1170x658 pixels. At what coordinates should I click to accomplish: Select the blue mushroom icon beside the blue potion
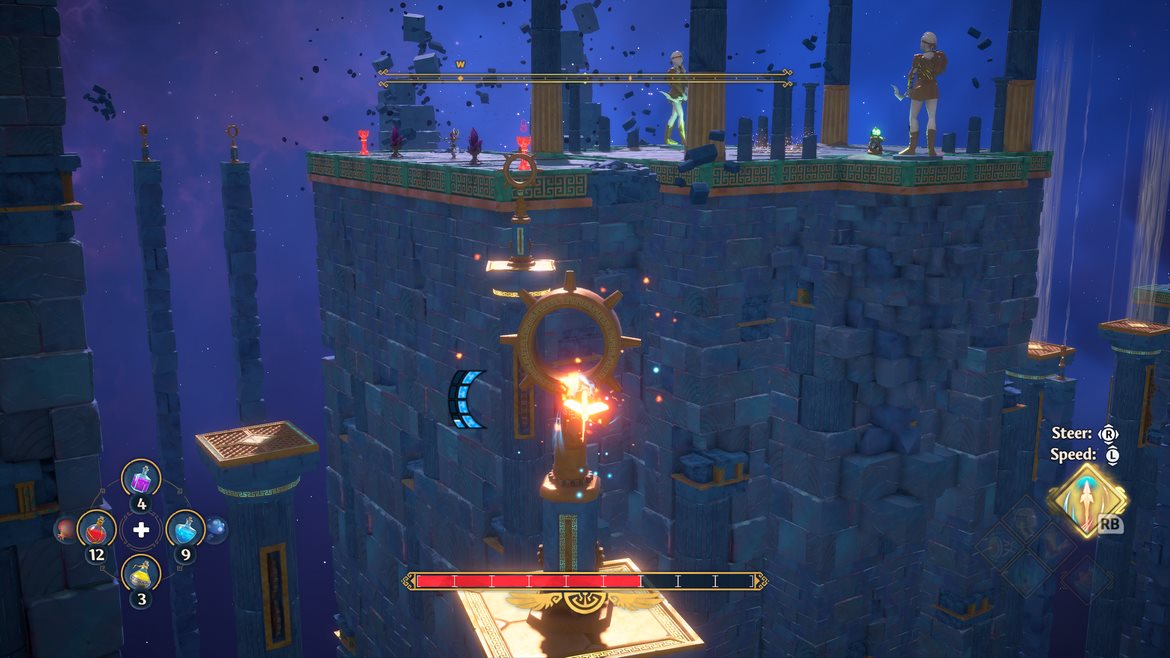(217, 528)
